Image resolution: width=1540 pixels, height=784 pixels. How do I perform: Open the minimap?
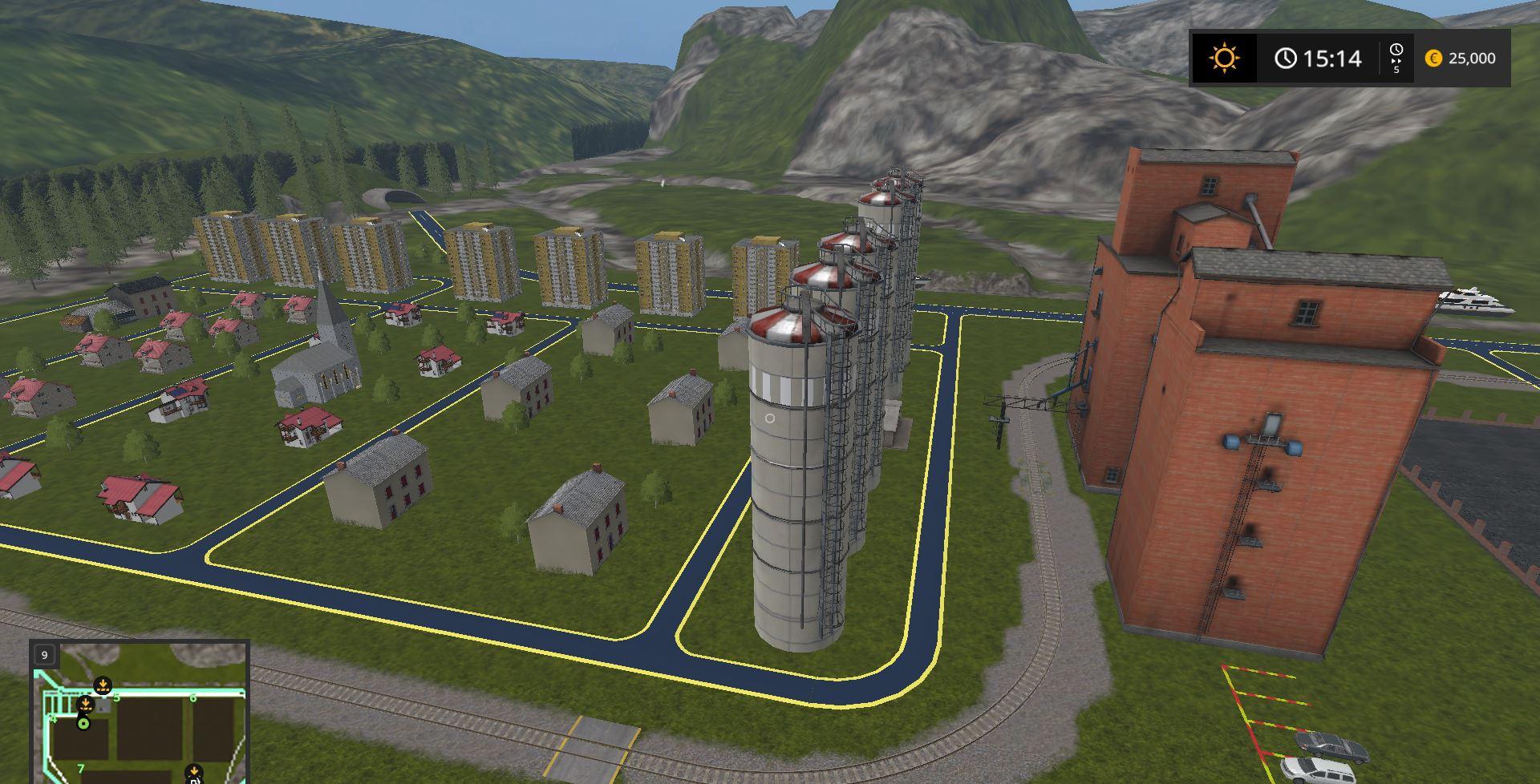[x=140, y=712]
